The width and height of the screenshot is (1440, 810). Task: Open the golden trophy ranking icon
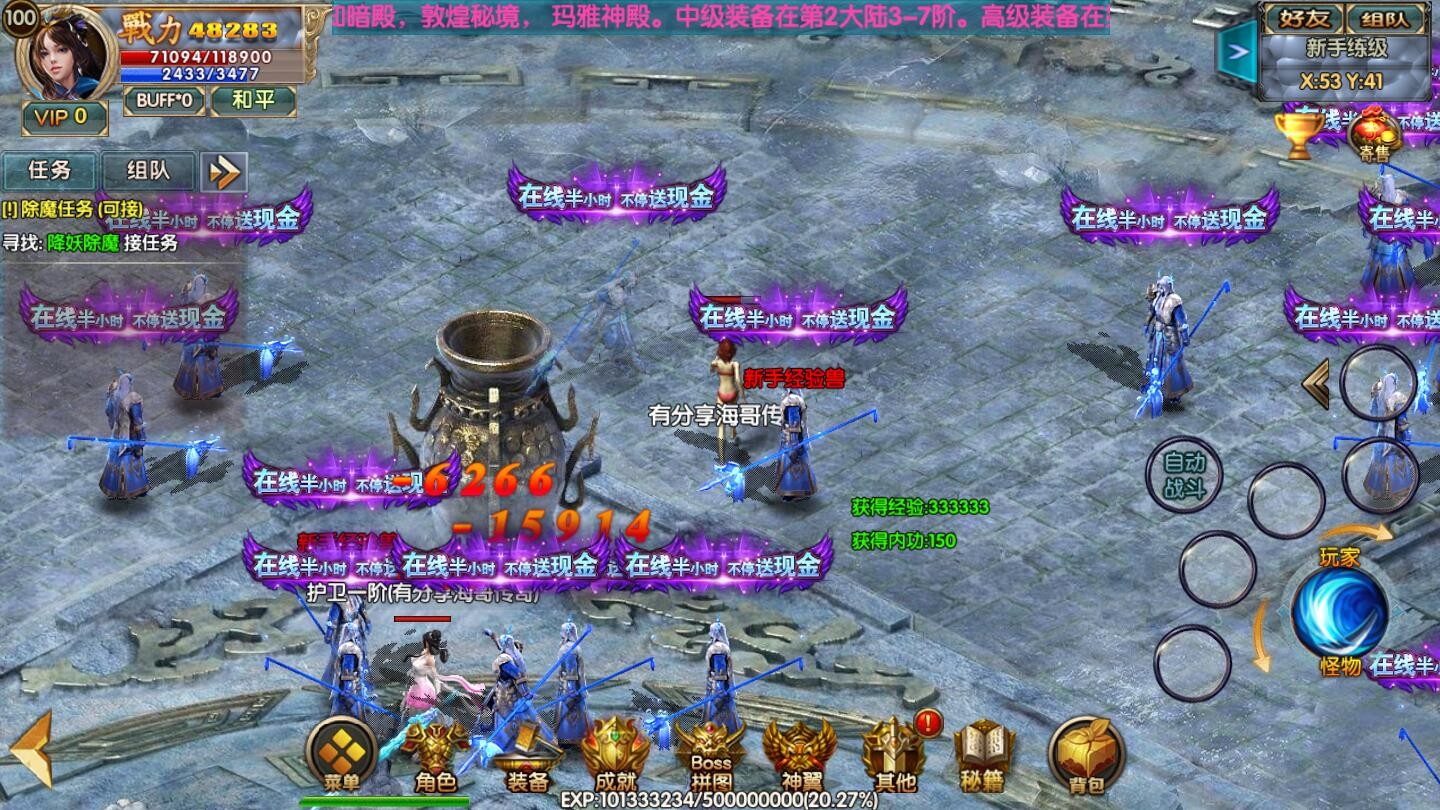coord(1298,134)
